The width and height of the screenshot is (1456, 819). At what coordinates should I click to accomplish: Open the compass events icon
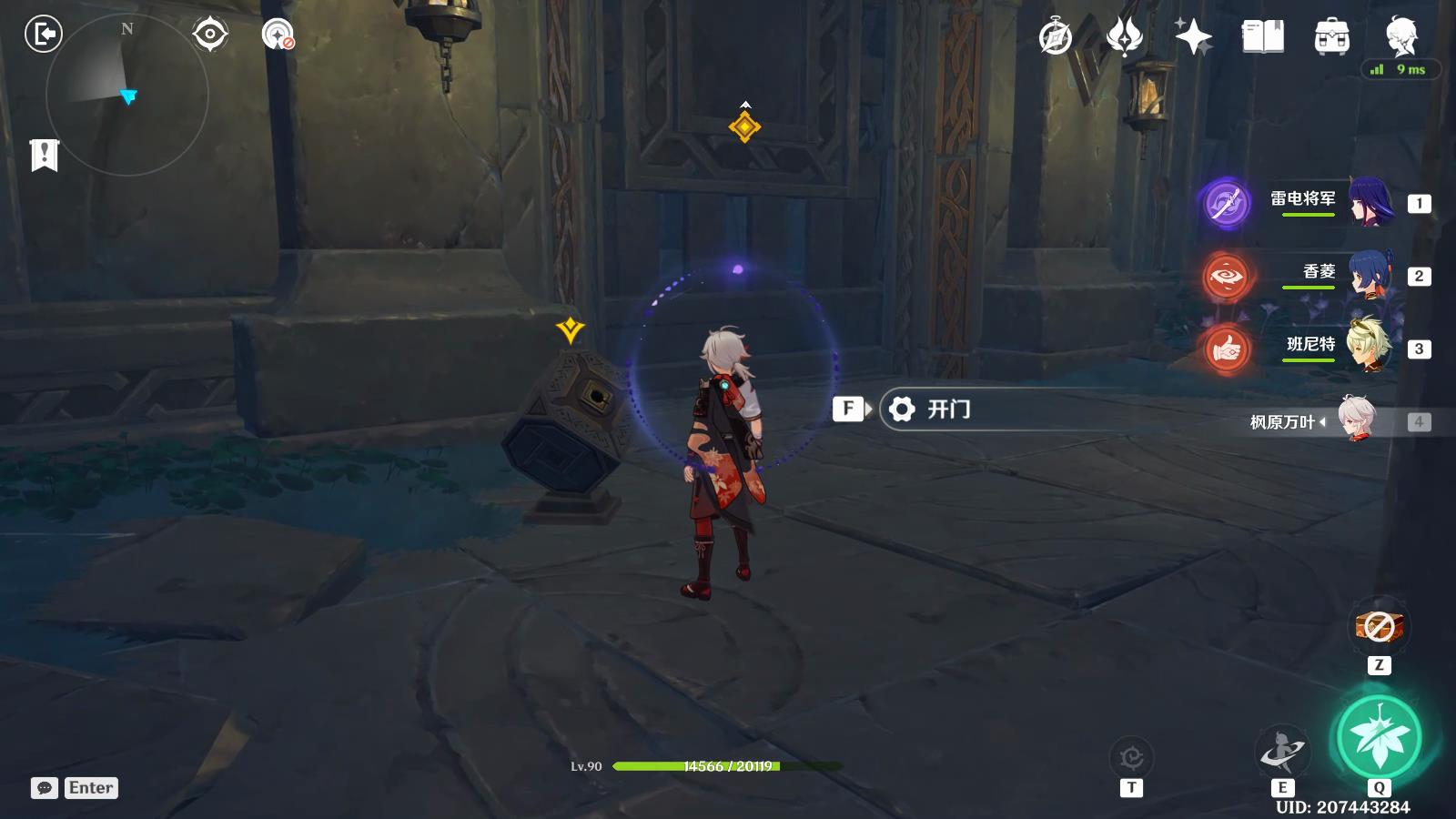click(x=1056, y=37)
